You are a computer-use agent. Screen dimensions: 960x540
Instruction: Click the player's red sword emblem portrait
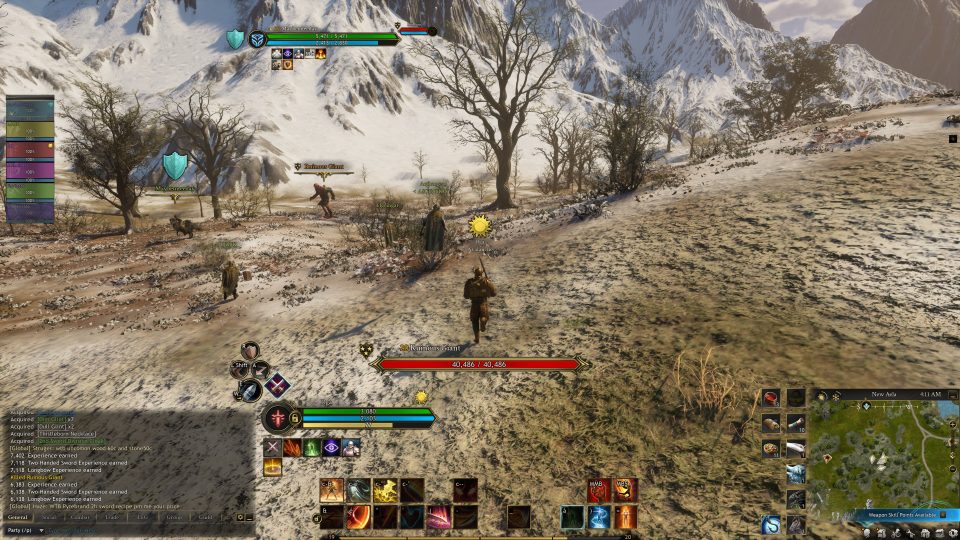coord(276,418)
